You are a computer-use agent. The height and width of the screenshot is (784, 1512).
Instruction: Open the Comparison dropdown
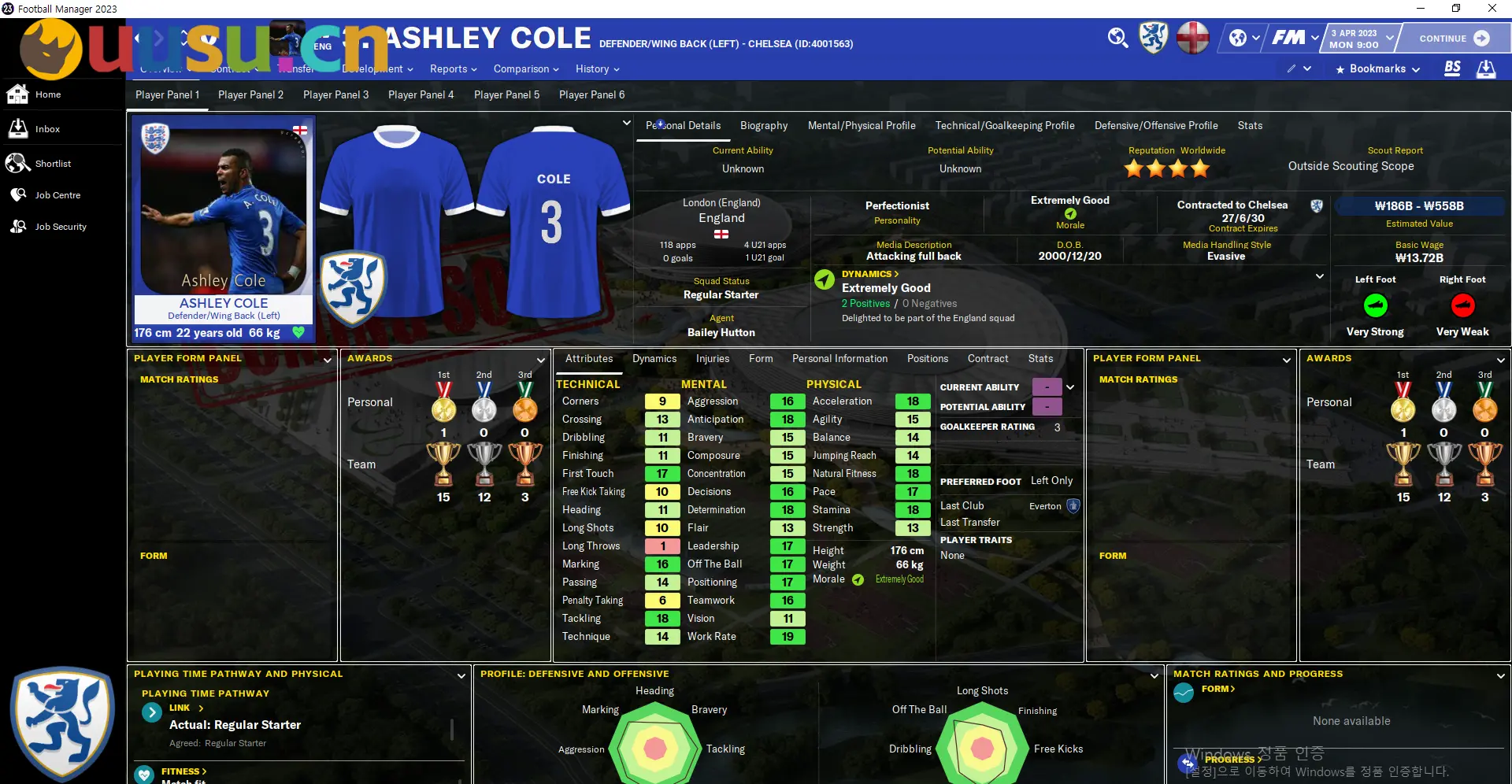[525, 69]
